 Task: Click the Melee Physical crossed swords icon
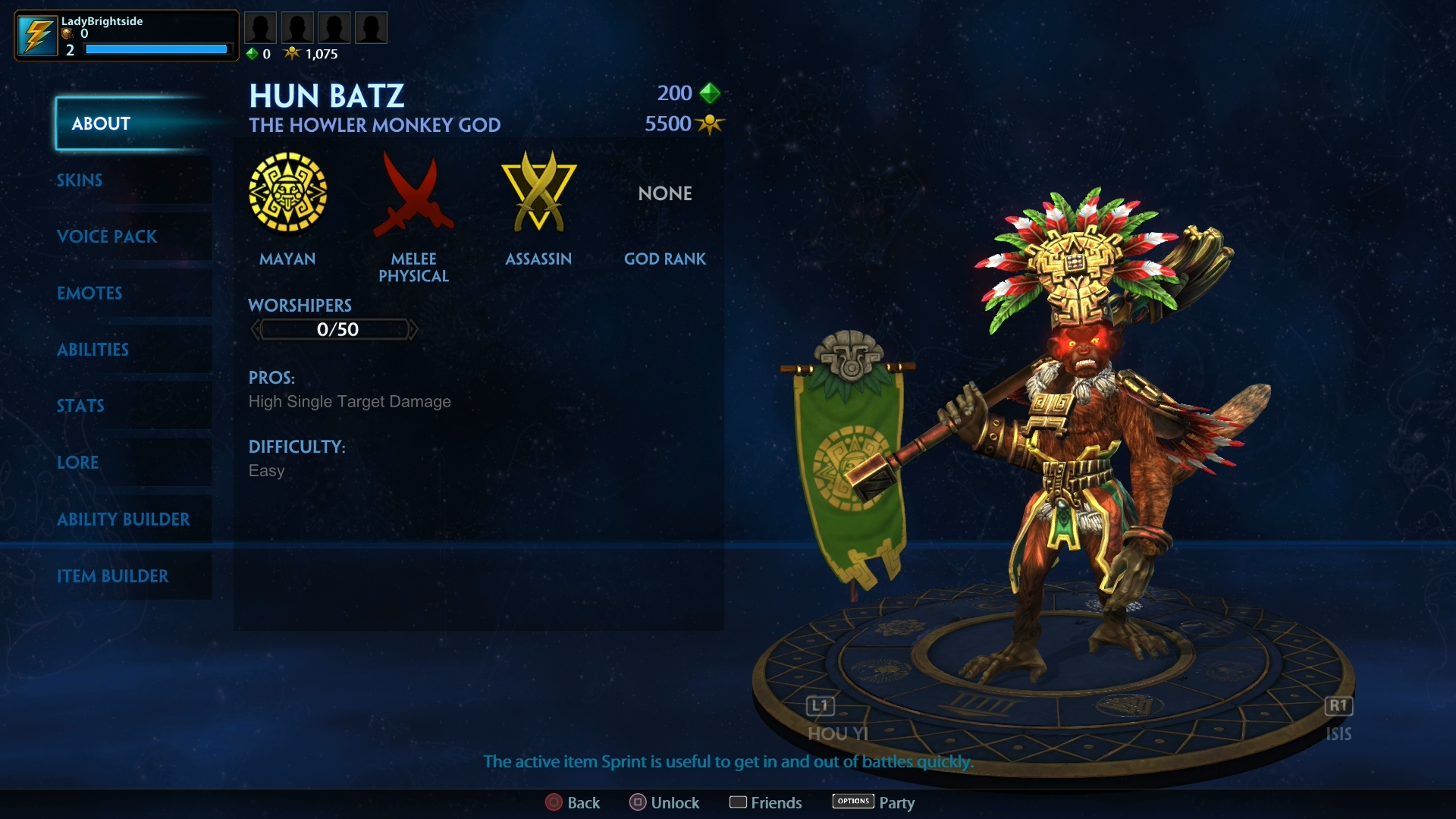pyautogui.click(x=413, y=195)
